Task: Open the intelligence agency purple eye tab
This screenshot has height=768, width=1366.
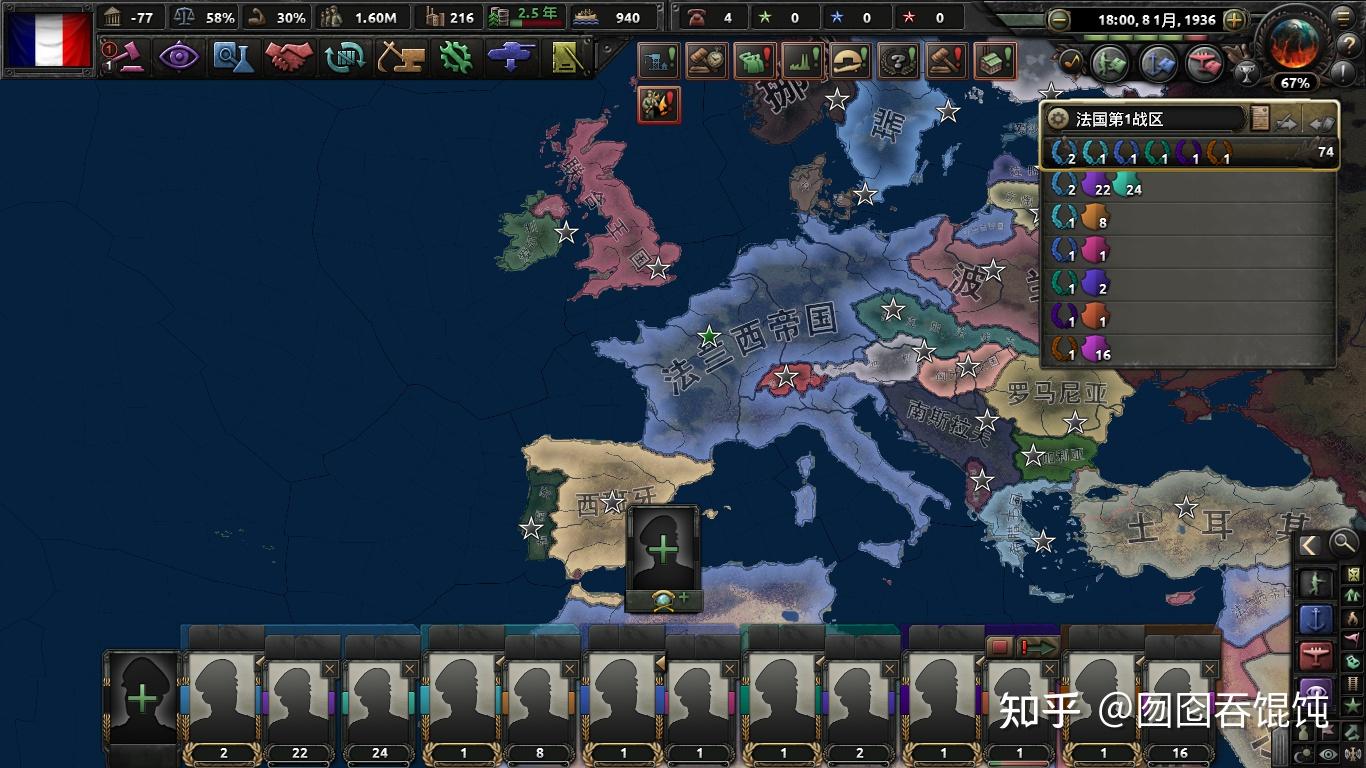Action: [179, 57]
